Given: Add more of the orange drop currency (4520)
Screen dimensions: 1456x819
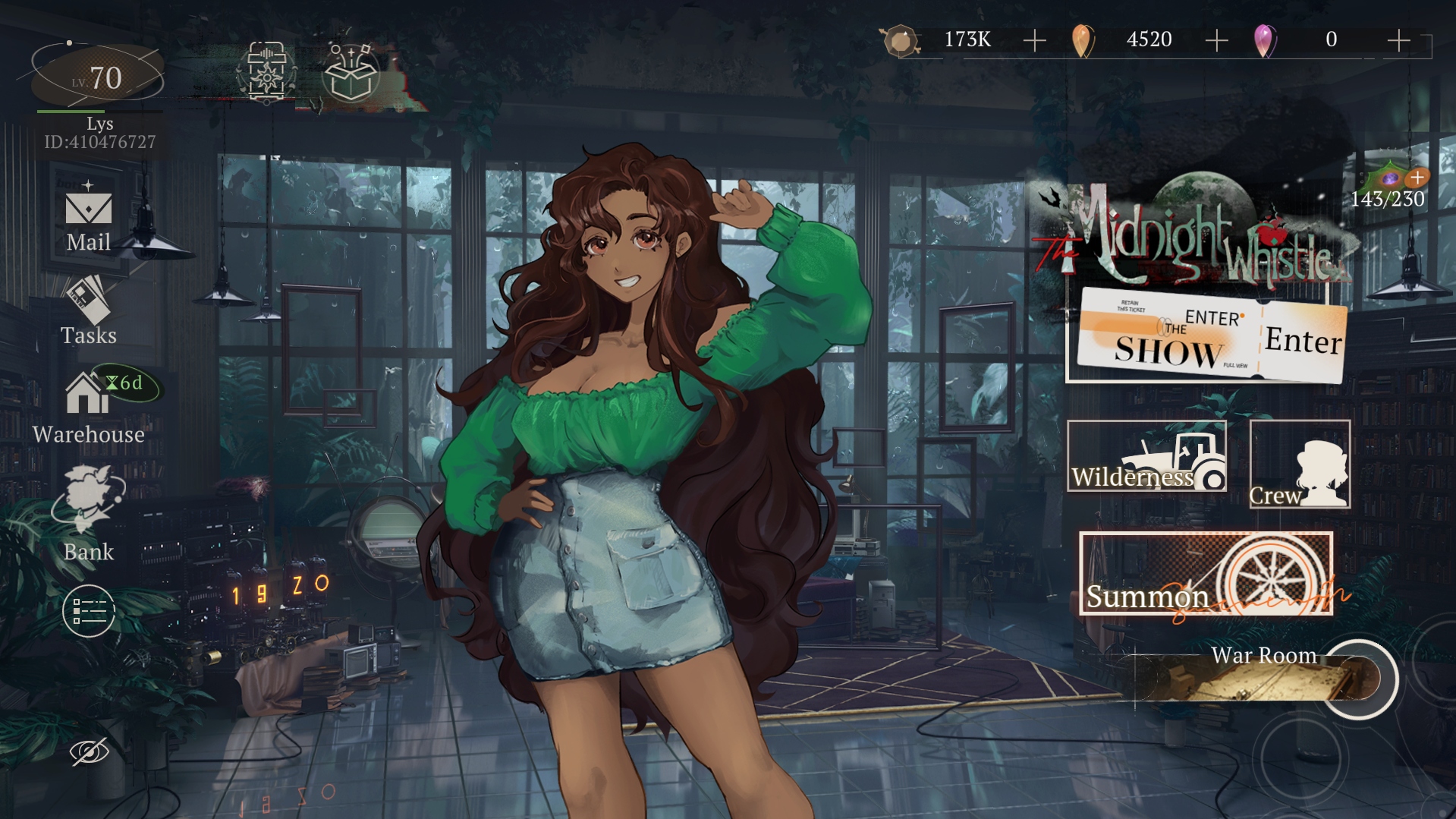Looking at the screenshot, I should [1216, 40].
